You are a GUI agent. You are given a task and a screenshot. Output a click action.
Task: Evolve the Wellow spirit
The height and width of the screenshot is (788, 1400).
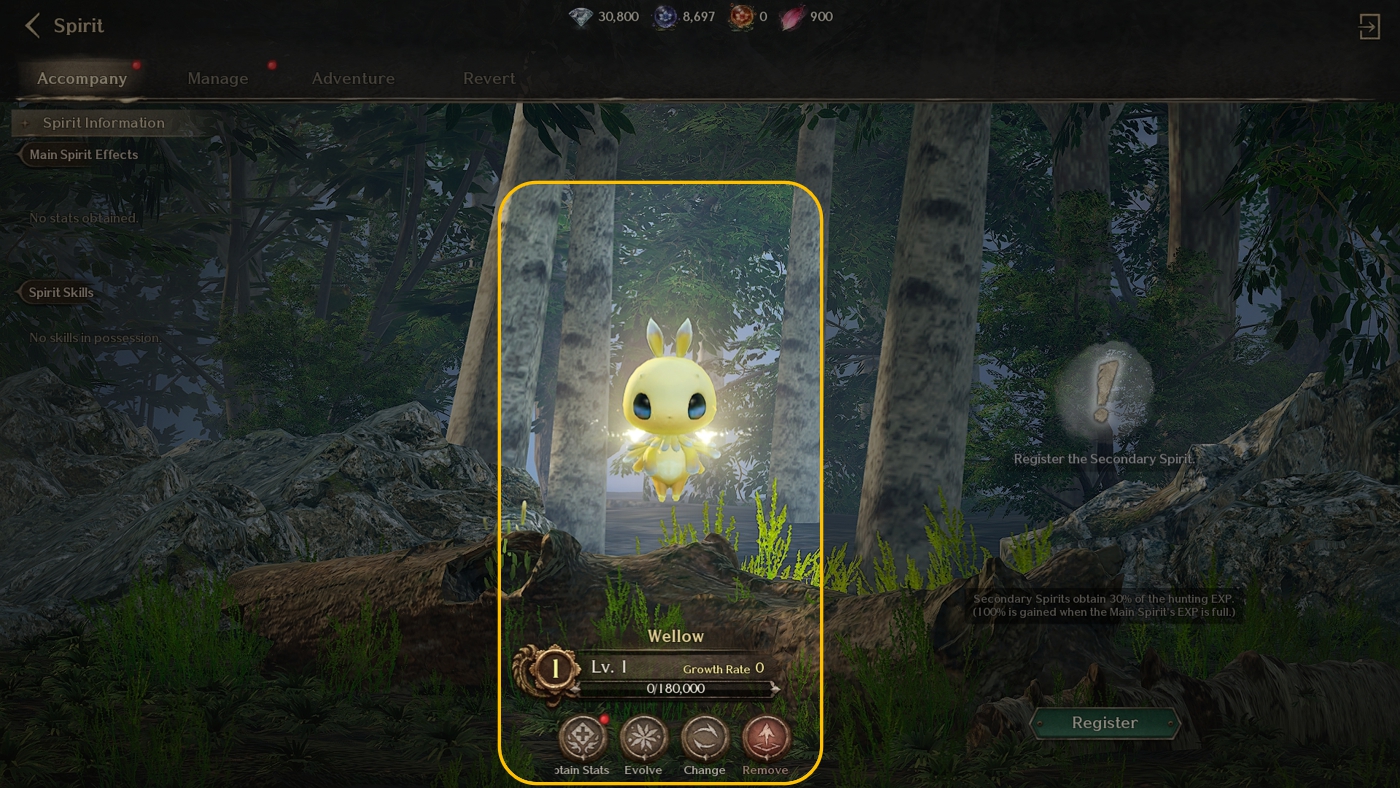tap(643, 741)
